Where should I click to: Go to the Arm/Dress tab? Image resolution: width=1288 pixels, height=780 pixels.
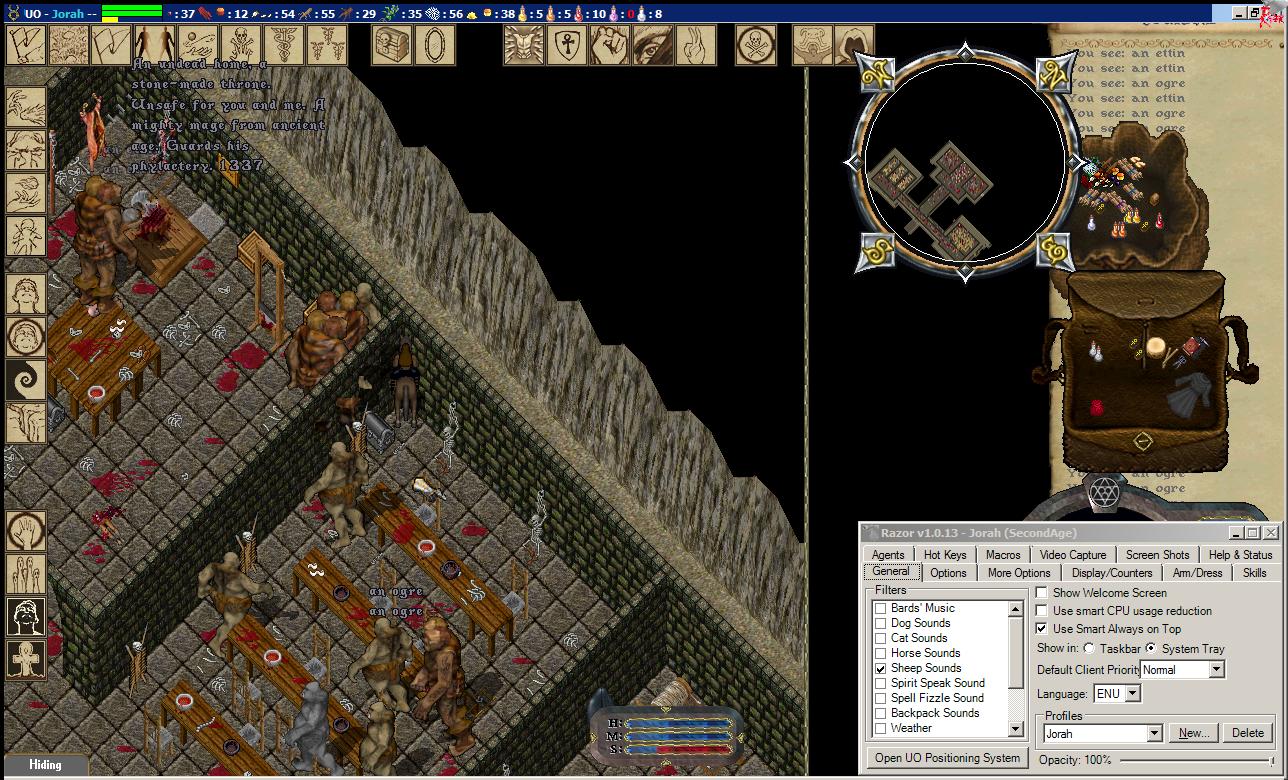click(x=1197, y=573)
